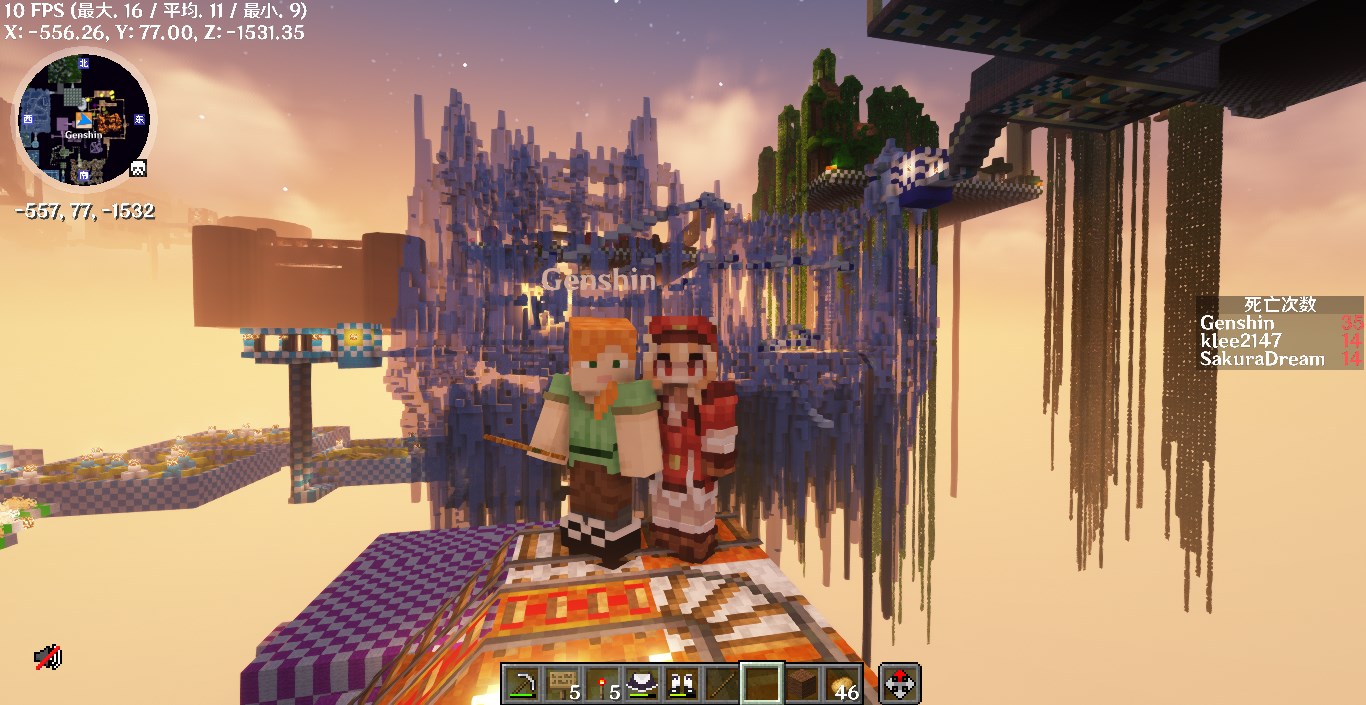
Task: Choose the brown wood block hotbar slot
Action: pos(801,684)
